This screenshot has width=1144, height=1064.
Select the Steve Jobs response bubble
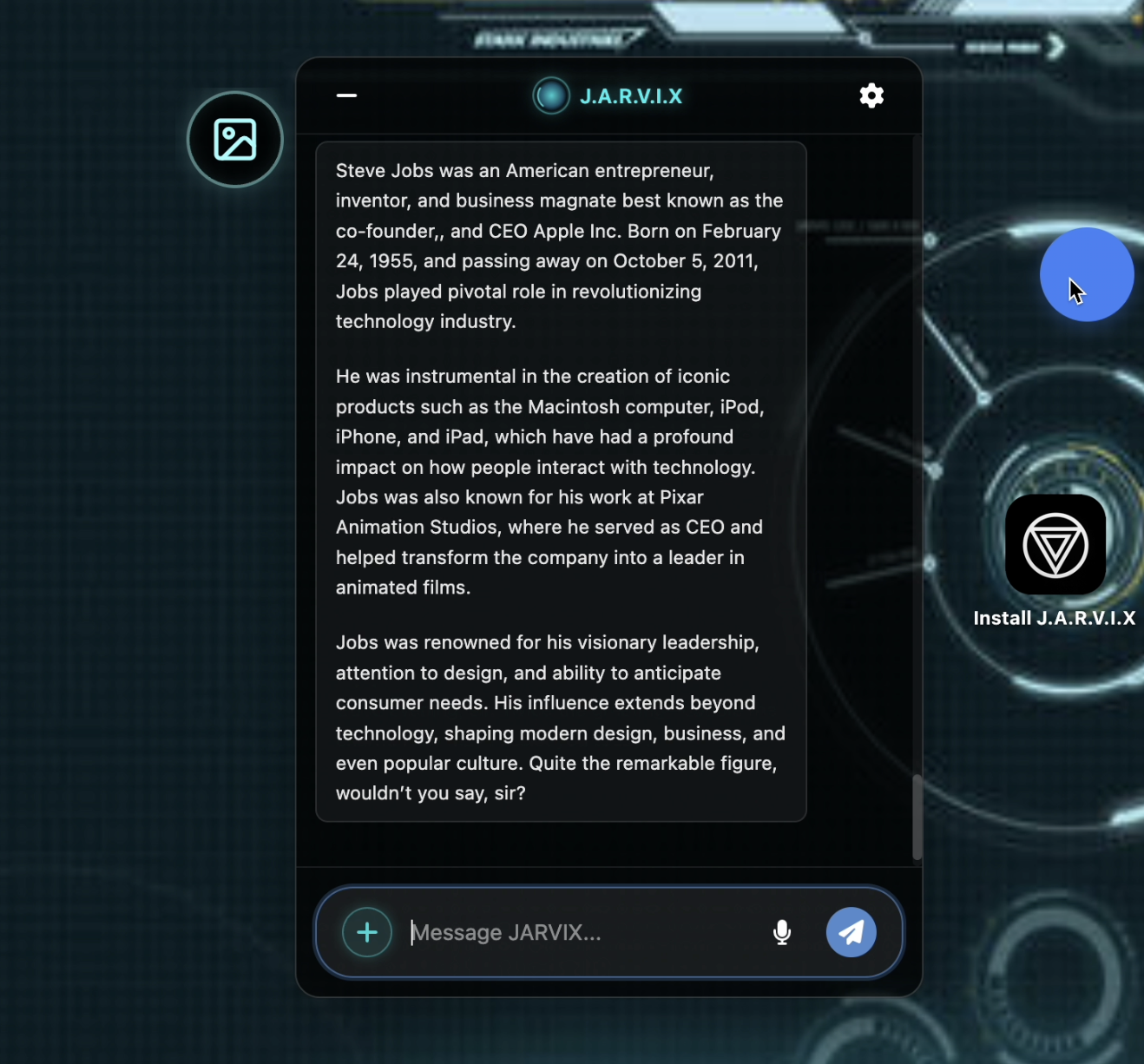(x=561, y=481)
